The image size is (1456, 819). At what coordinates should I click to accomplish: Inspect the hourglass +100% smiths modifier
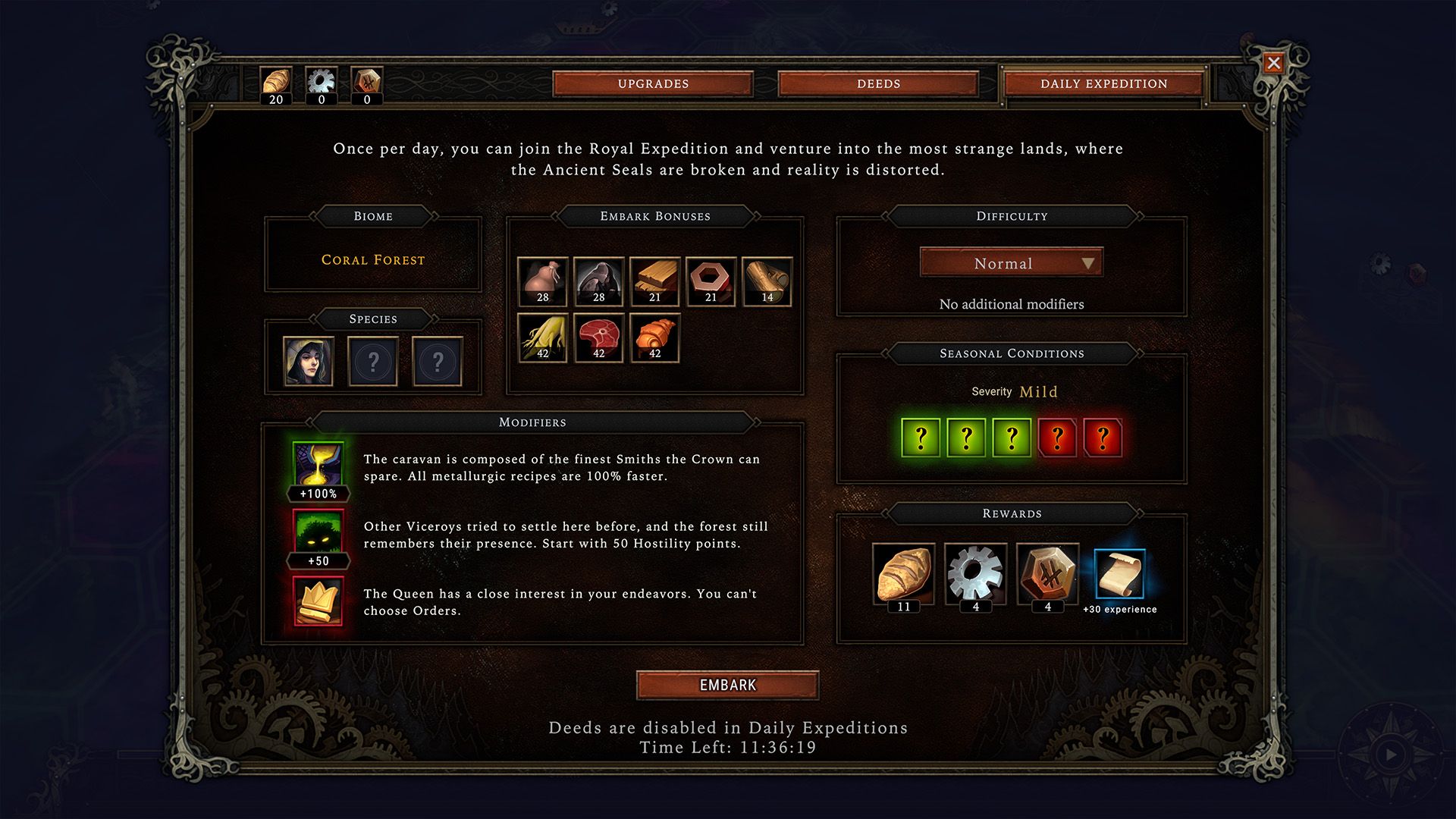pyautogui.click(x=318, y=464)
